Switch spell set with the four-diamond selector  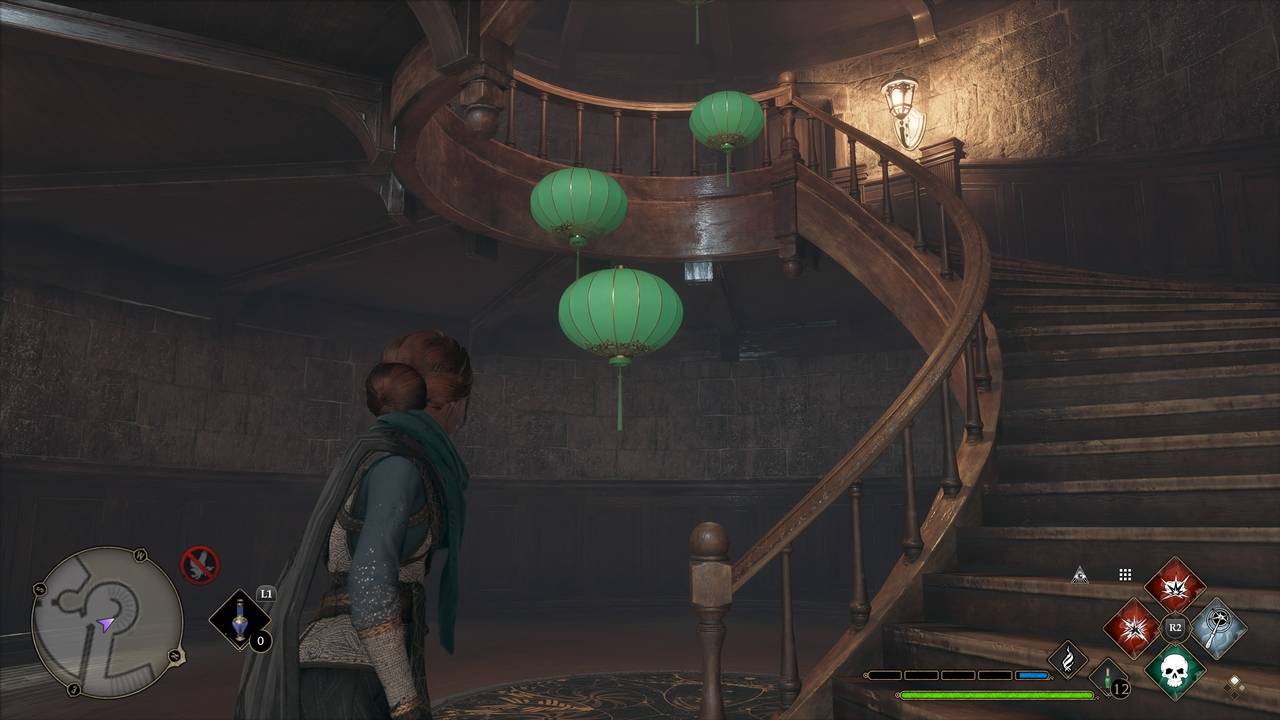coord(1235,685)
